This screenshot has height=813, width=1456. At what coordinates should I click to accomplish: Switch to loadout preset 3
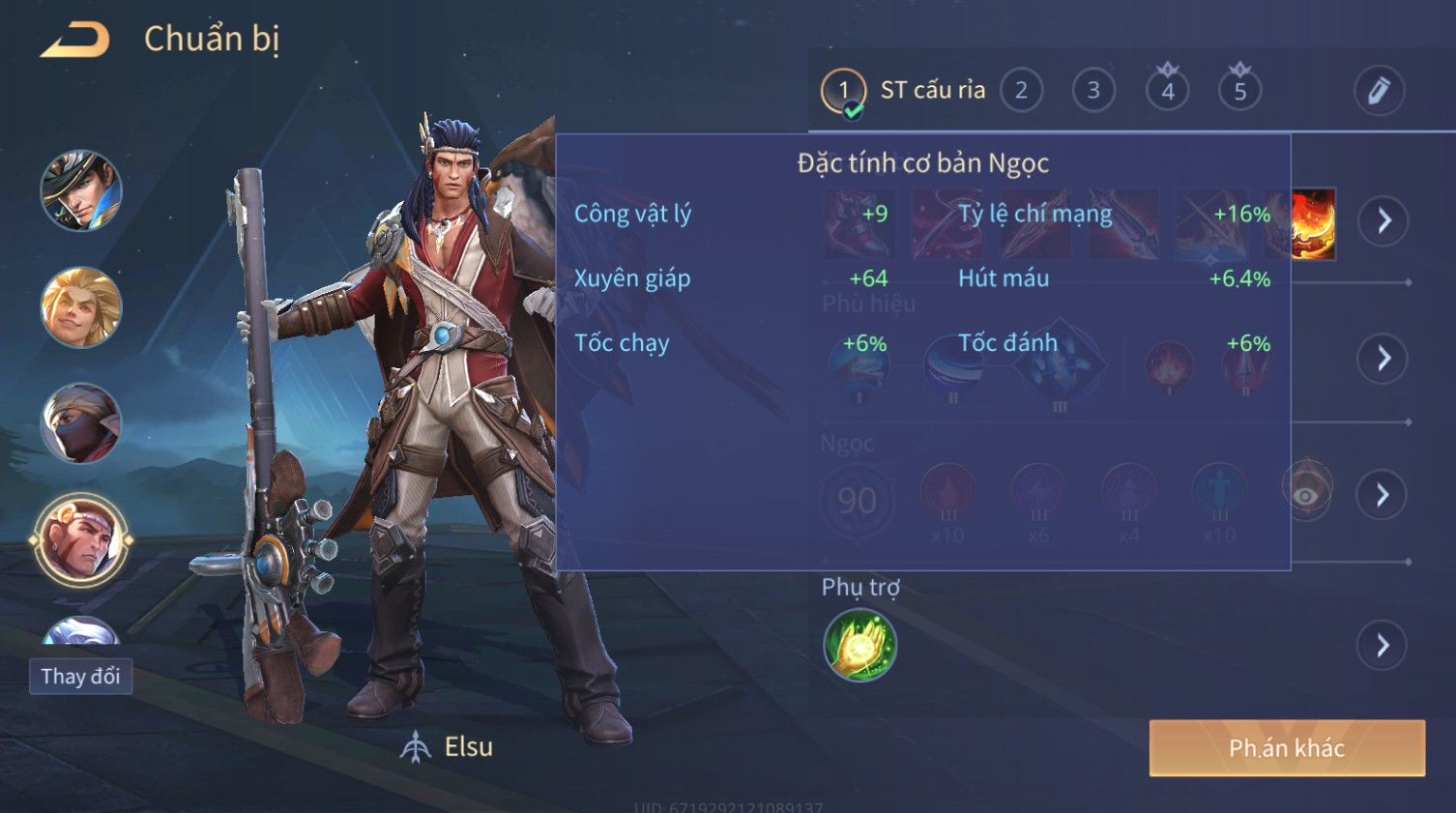(1093, 91)
